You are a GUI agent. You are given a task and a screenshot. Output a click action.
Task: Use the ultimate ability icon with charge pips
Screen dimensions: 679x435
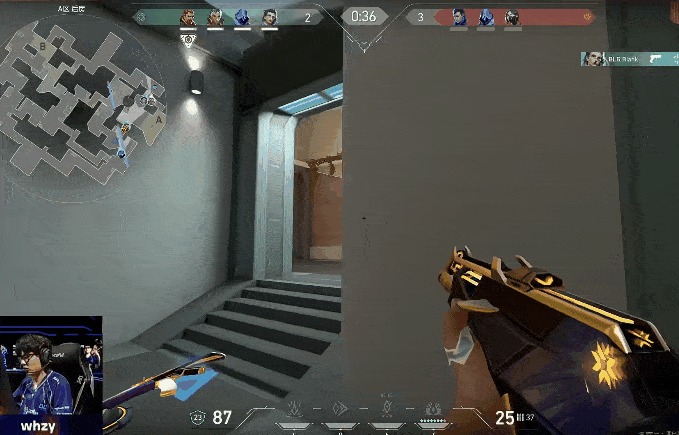click(x=433, y=410)
